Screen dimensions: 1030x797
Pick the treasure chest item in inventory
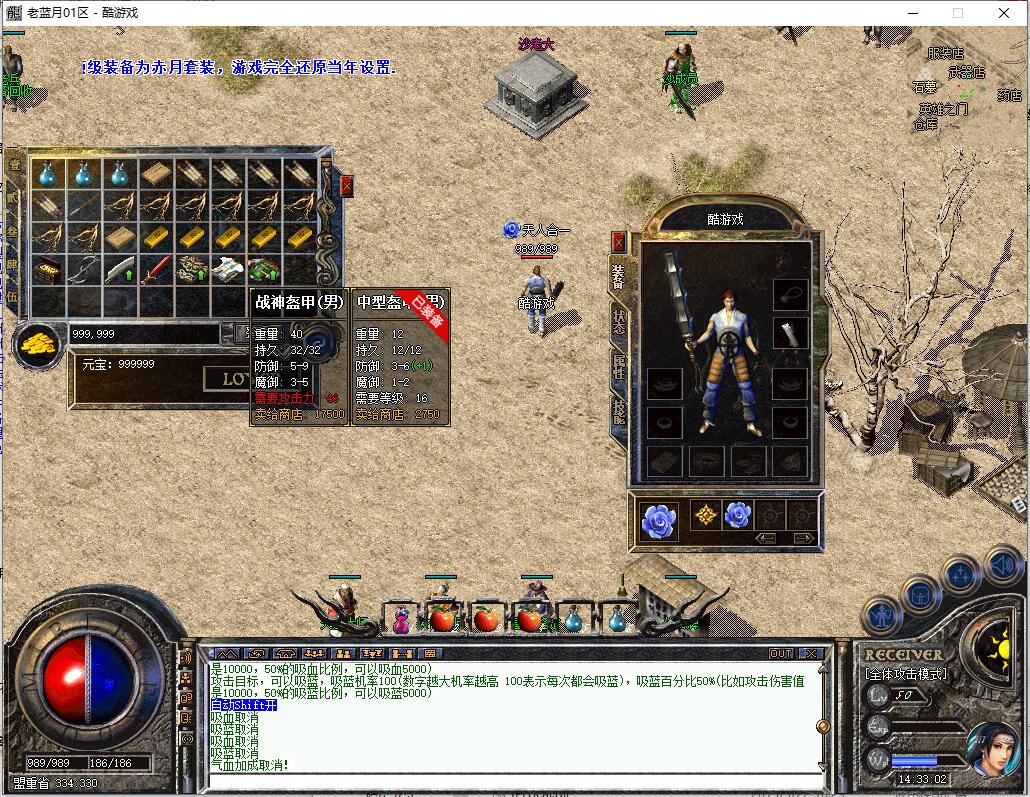click(x=46, y=269)
